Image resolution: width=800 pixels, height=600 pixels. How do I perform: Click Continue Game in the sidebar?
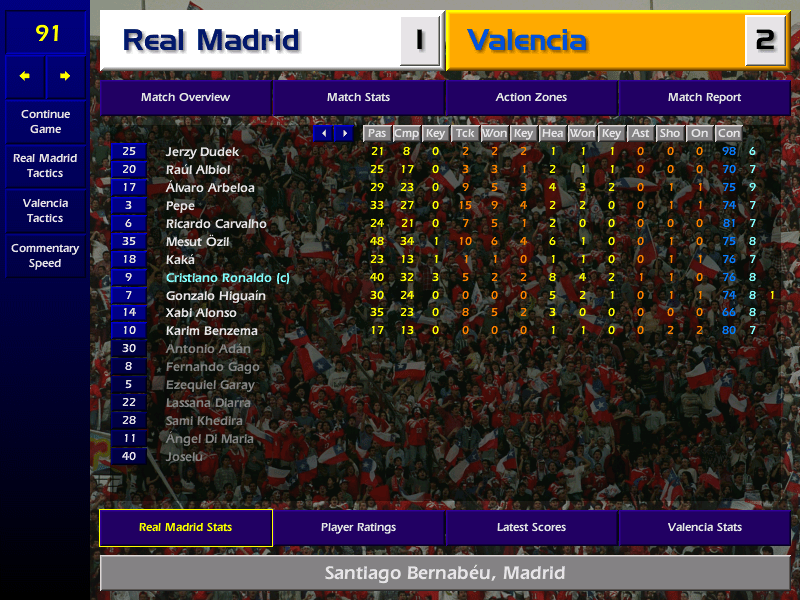pos(45,122)
